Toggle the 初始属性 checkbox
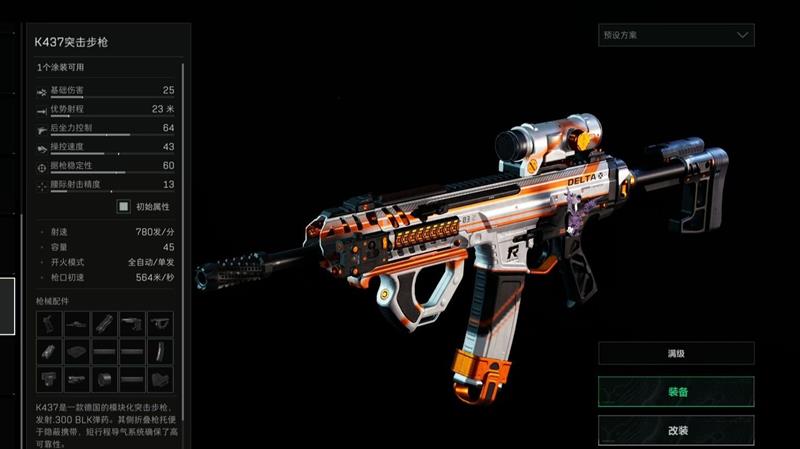The width and height of the screenshot is (800, 449). click(124, 207)
